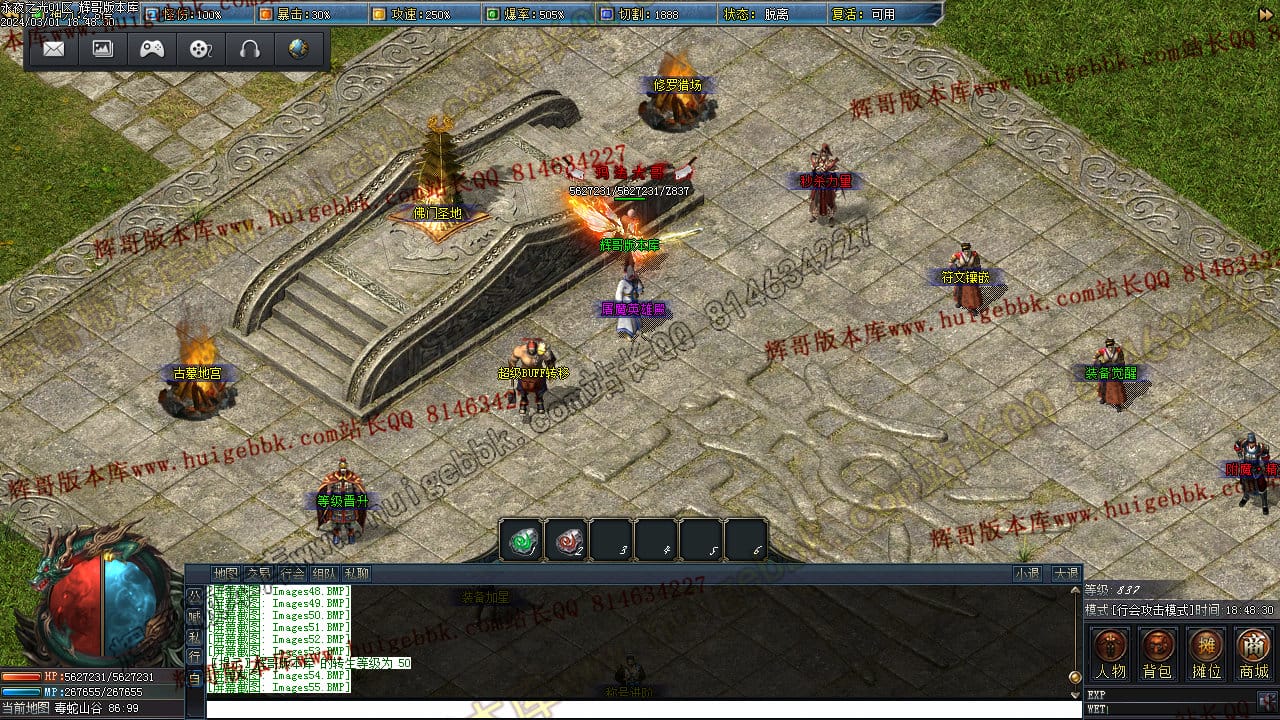This screenshot has height=720, width=1280.
Task: Use the red stone in hotbar slot 2
Action: point(566,541)
